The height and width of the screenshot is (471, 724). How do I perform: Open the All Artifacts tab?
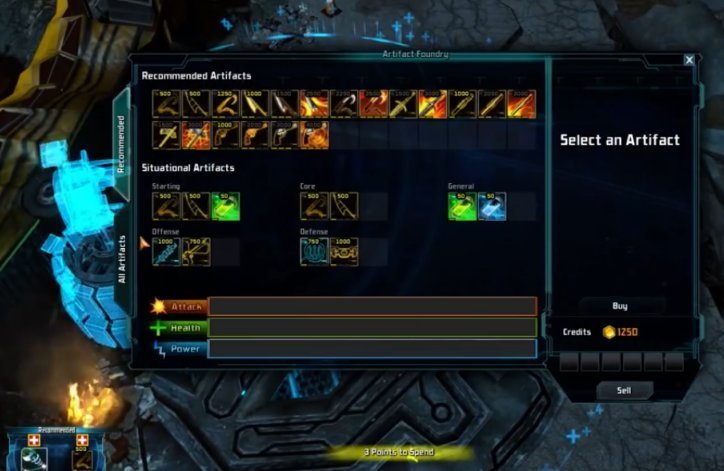click(121, 259)
